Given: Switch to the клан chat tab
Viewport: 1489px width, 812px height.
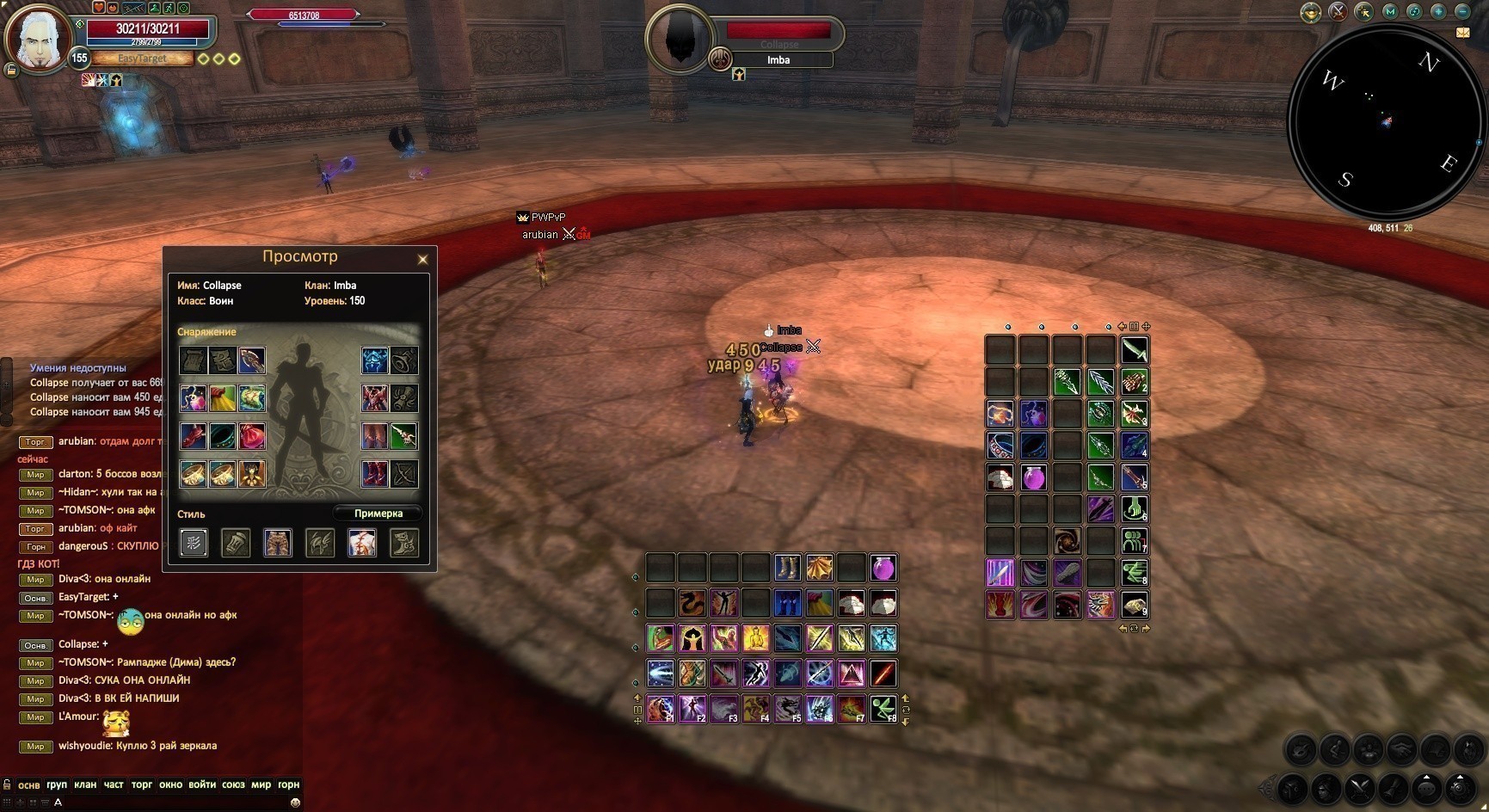Looking at the screenshot, I should (x=85, y=784).
